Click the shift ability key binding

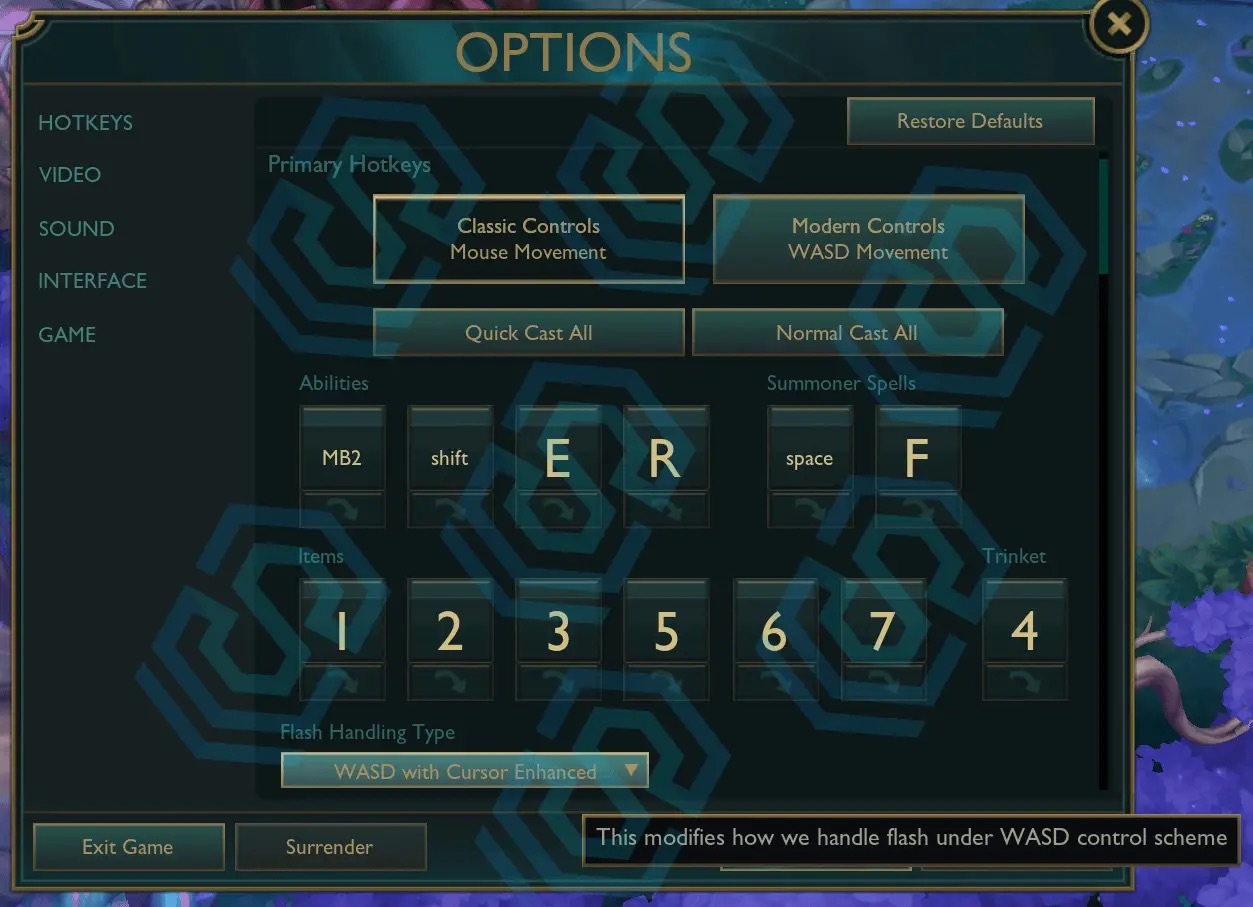pyautogui.click(x=450, y=458)
